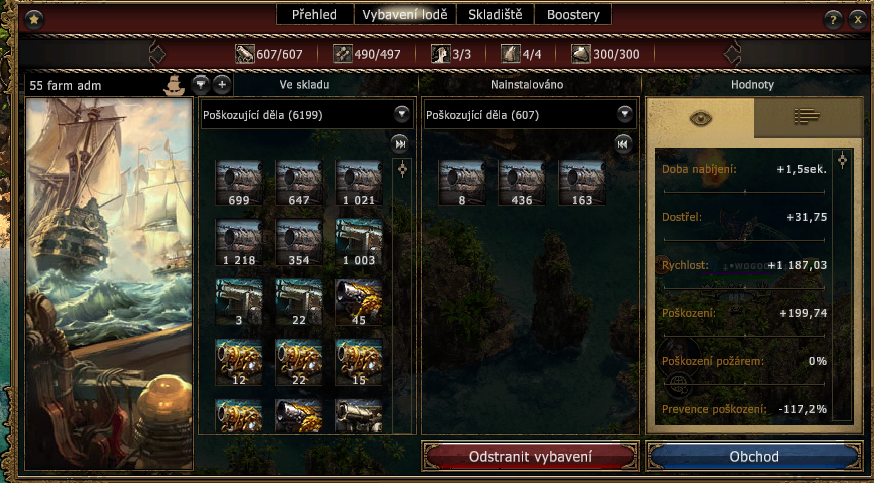
Task: Add a ship preset with plus button
Action: point(222,85)
